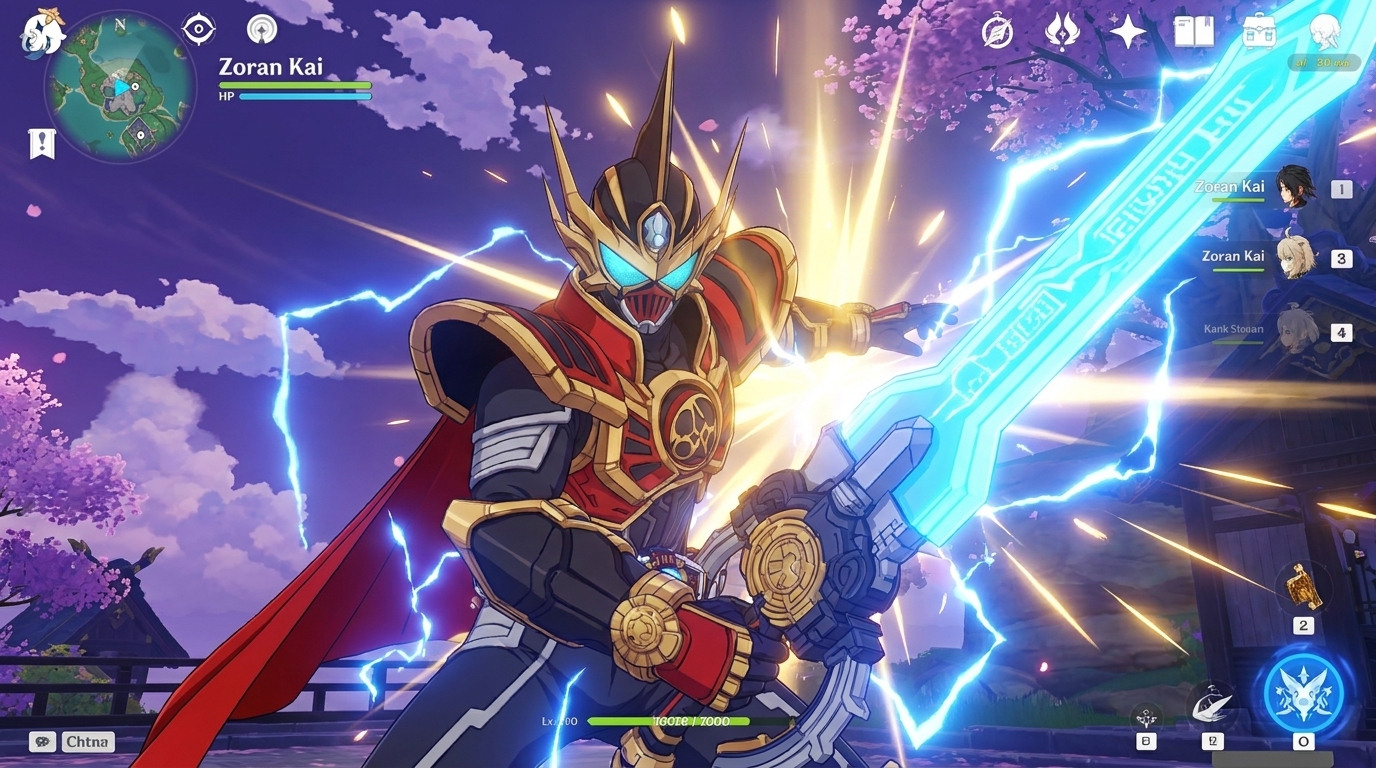Switch to blonde party member in slot 3
The image size is (1376, 768).
[x=1294, y=258]
